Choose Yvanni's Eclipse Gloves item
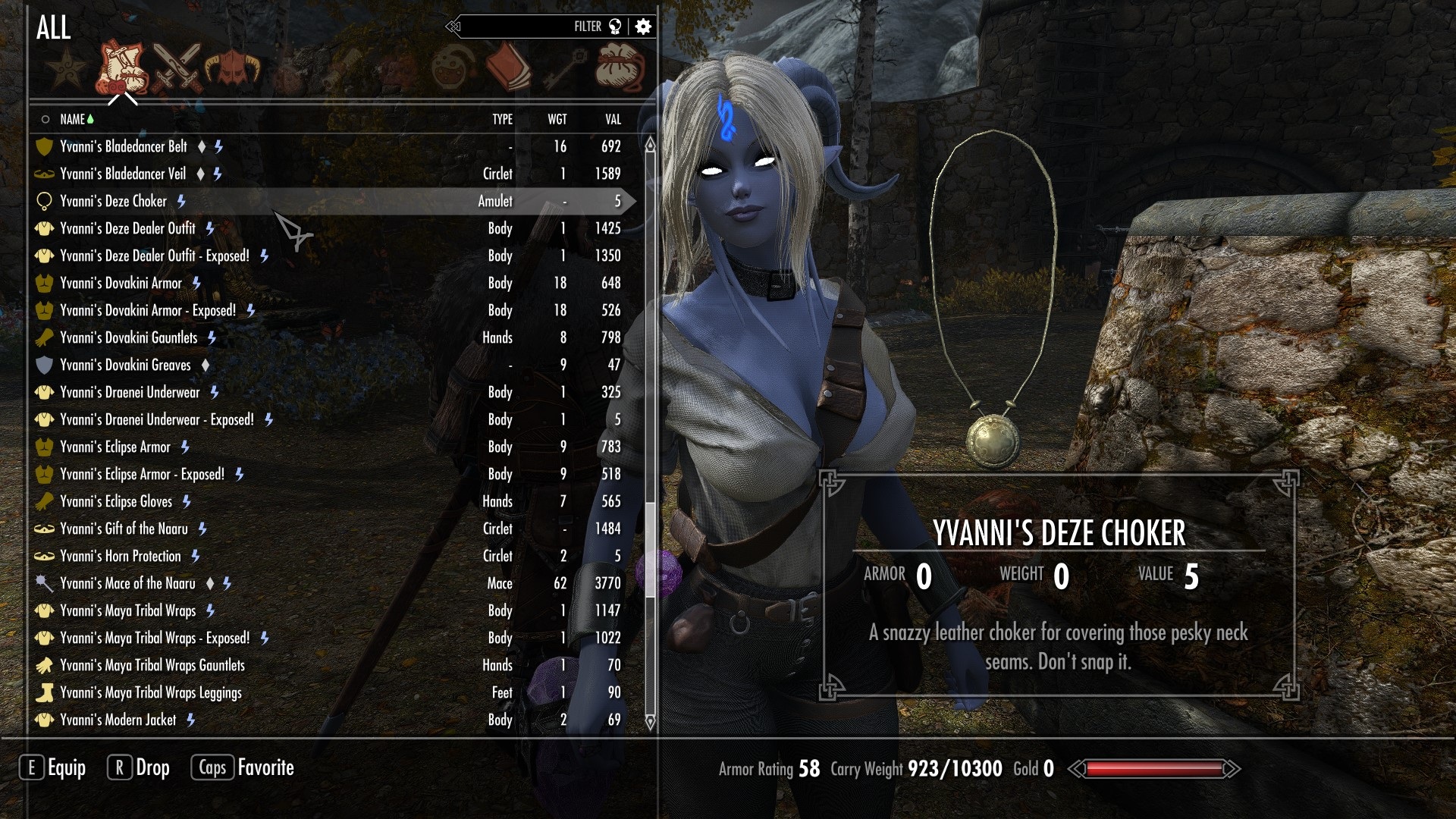This screenshot has height=819, width=1456. point(116,501)
